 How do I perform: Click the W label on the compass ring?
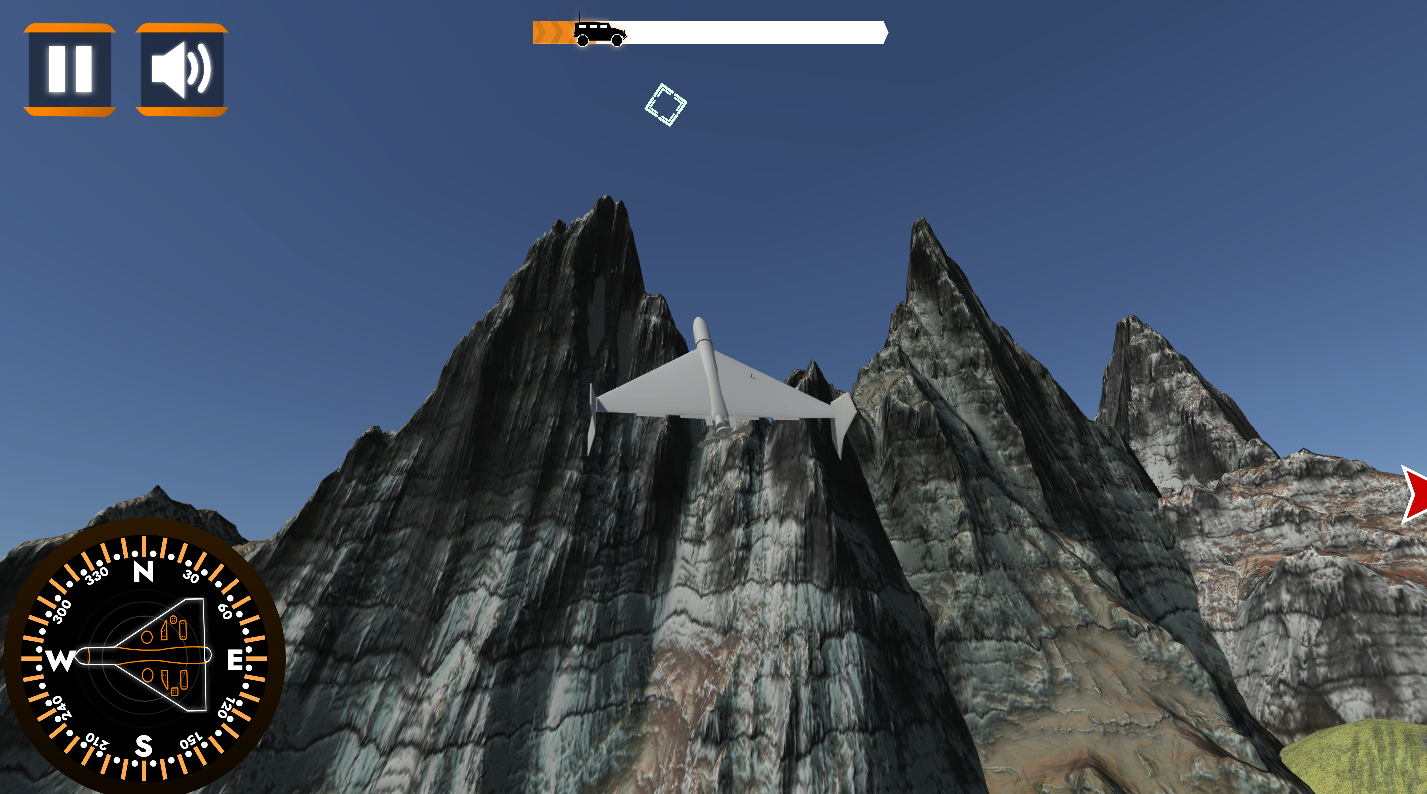tap(59, 658)
